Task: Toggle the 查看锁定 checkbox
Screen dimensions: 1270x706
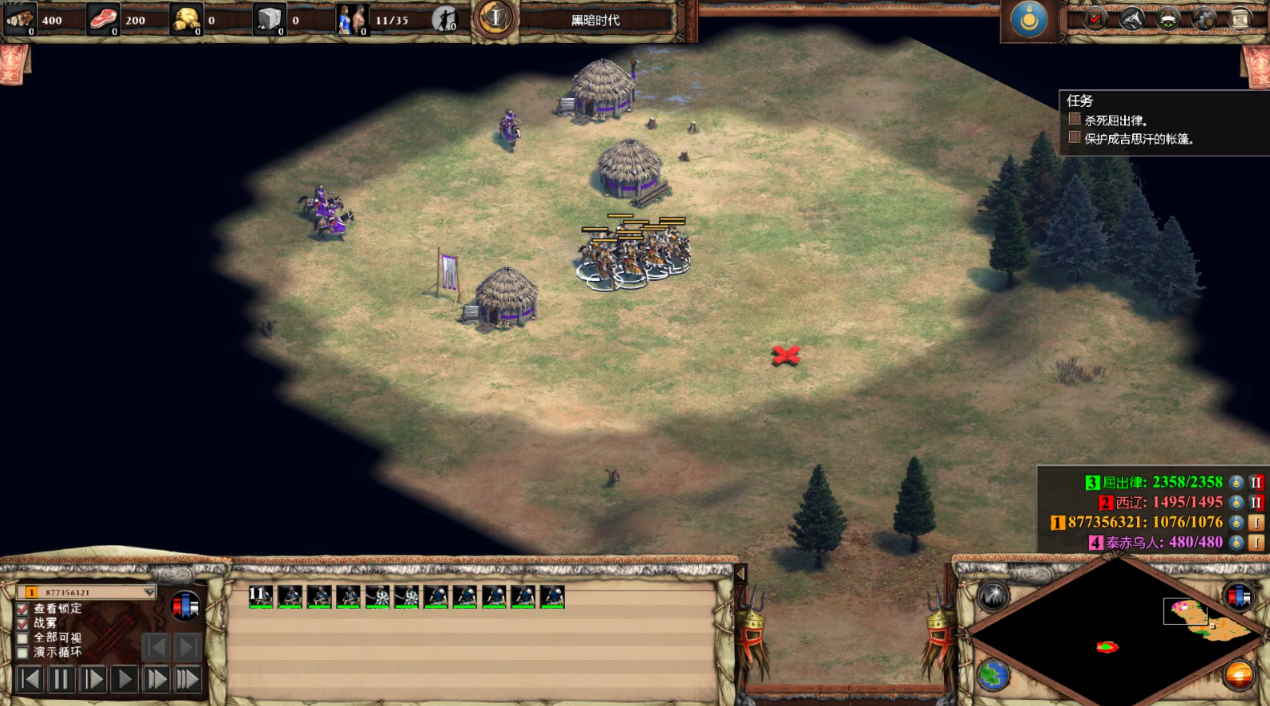Action: tap(23, 609)
